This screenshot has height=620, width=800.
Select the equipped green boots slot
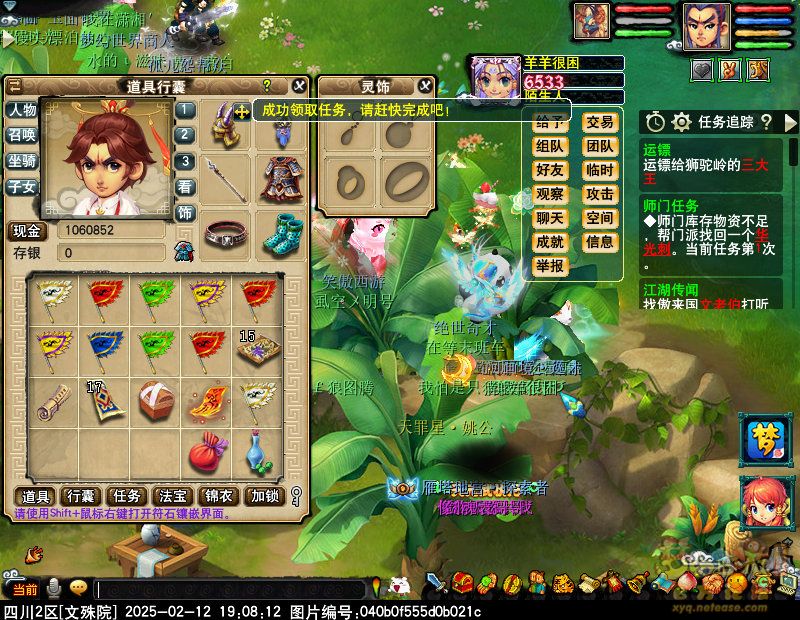[x=280, y=233]
